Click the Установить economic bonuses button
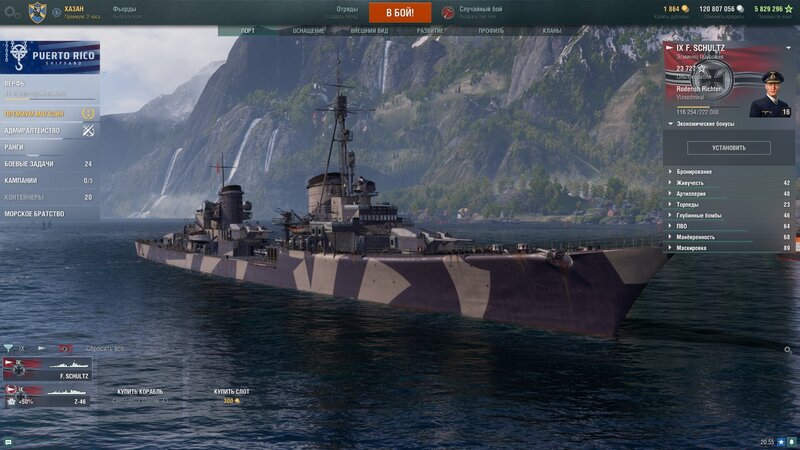Screen dimensions: 800x450 [729, 148]
